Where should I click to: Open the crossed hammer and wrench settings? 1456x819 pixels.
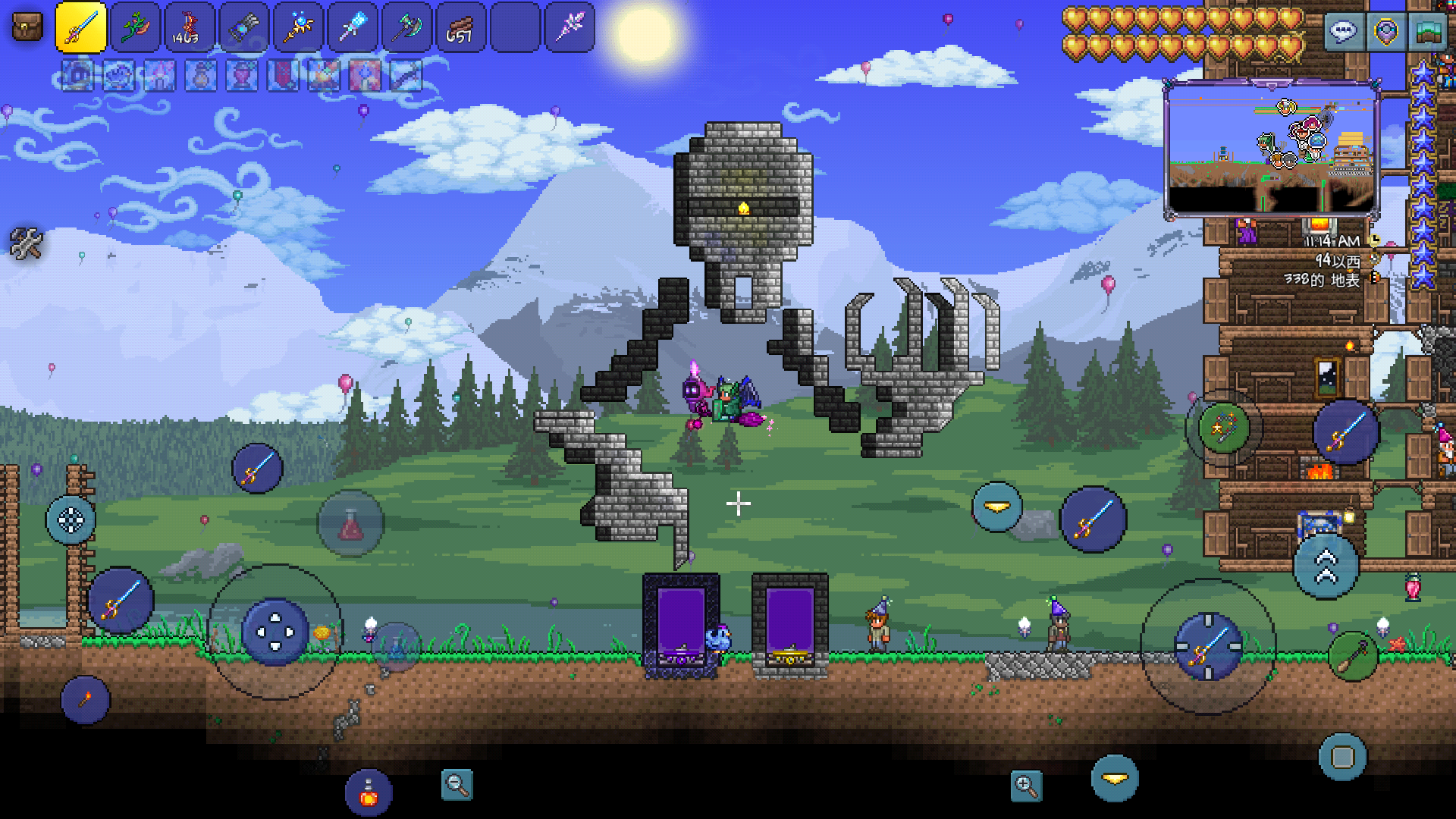pos(27,243)
